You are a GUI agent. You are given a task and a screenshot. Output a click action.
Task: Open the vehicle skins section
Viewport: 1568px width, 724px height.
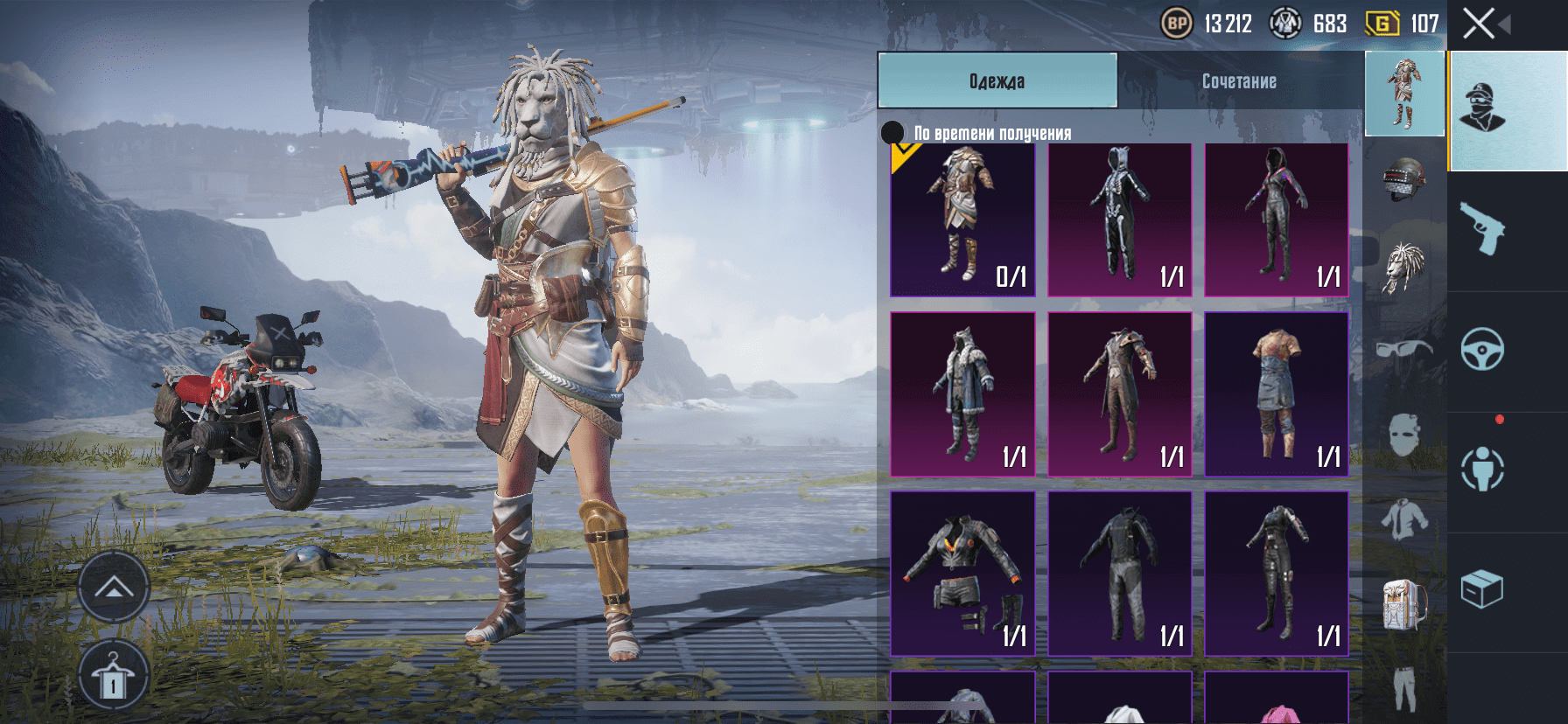(1482, 350)
